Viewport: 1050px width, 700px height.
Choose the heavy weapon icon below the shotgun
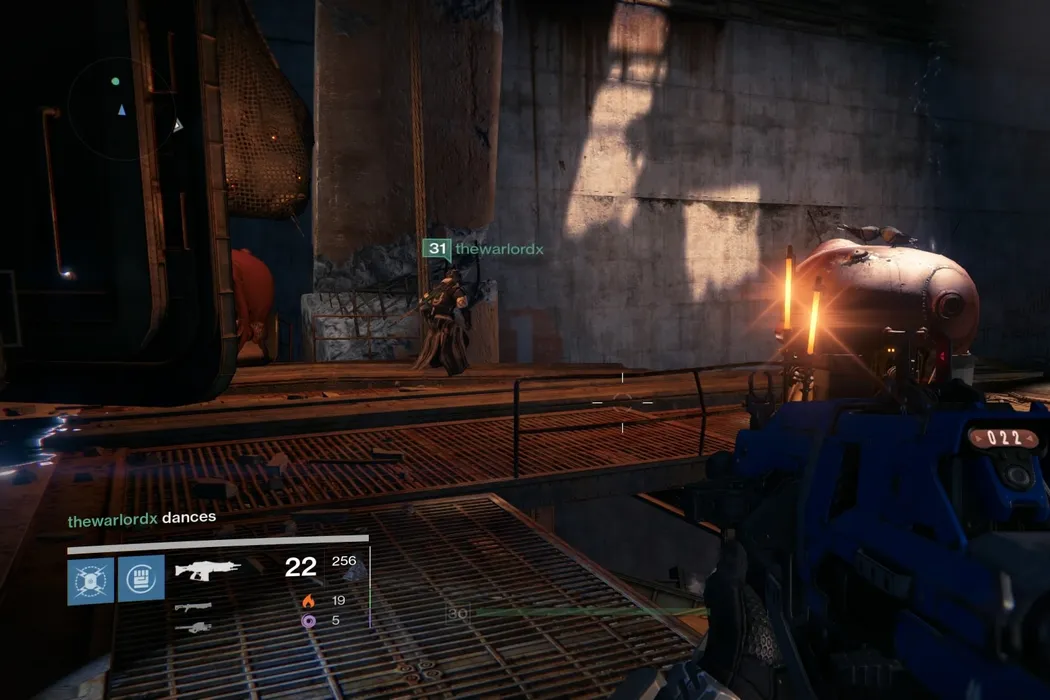193,627
